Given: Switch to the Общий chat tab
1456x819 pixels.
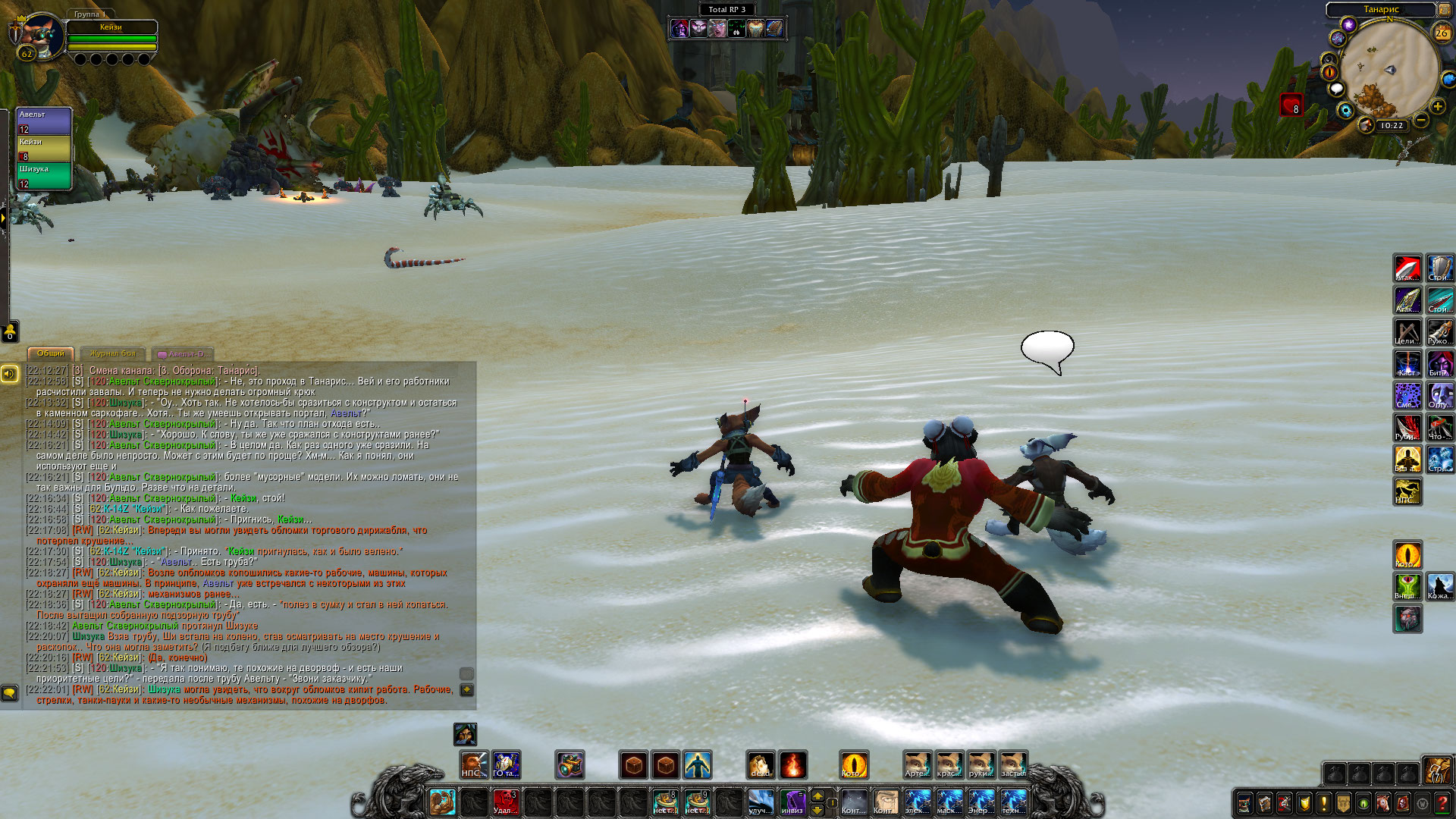Looking at the screenshot, I should click(51, 353).
